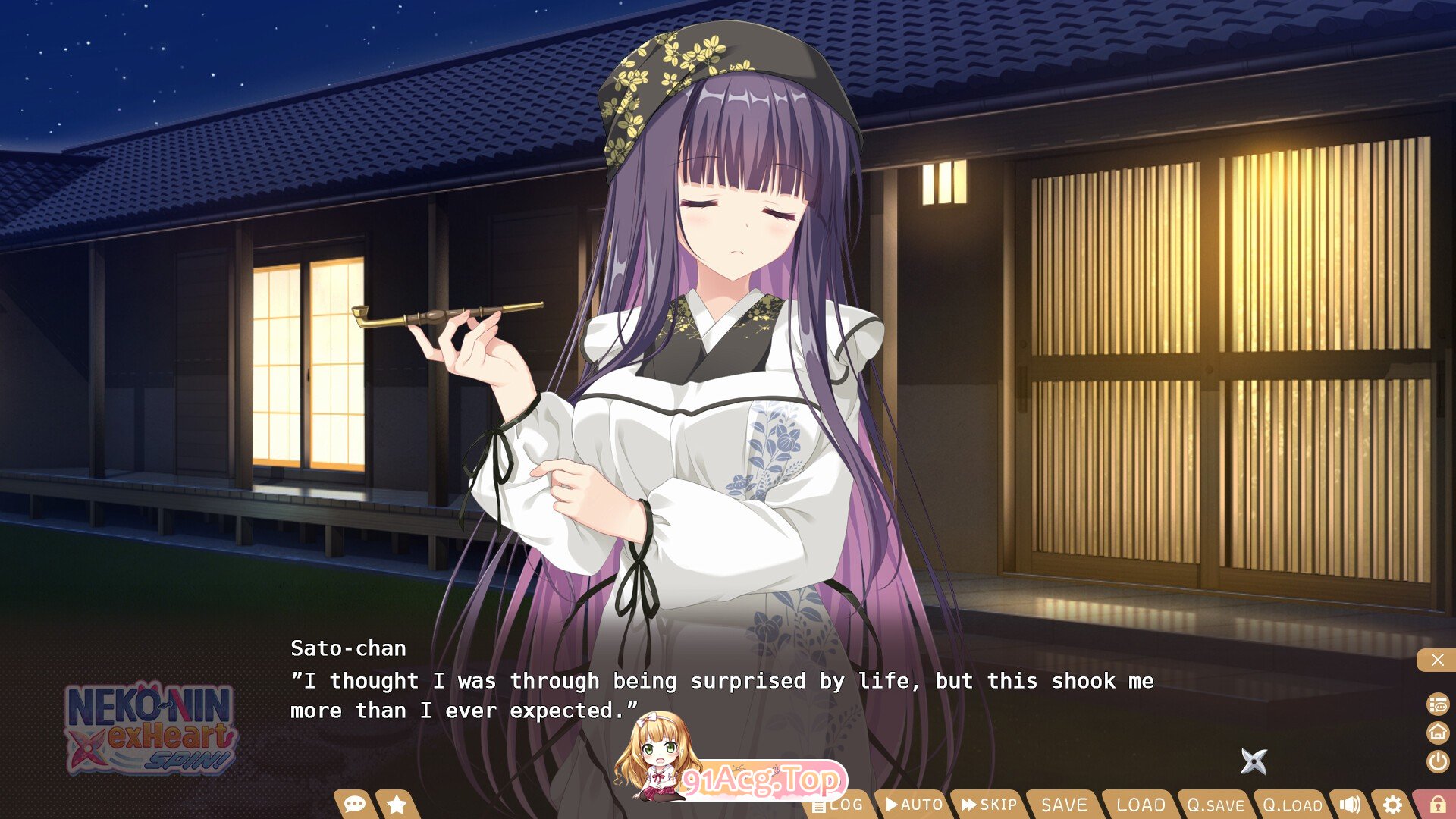Open the scene list with chat icon

coord(1438,704)
